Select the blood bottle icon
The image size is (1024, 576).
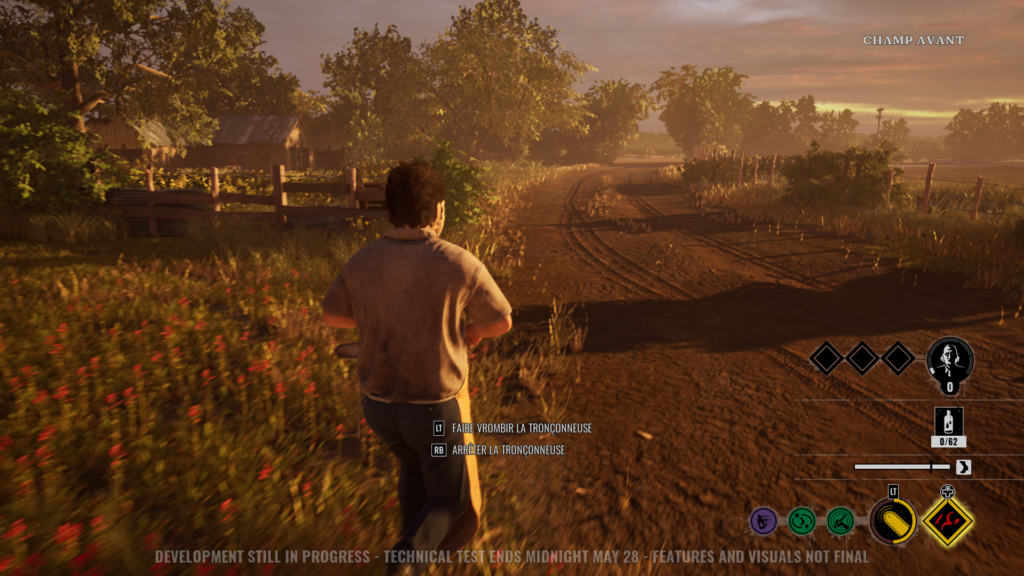tap(948, 421)
